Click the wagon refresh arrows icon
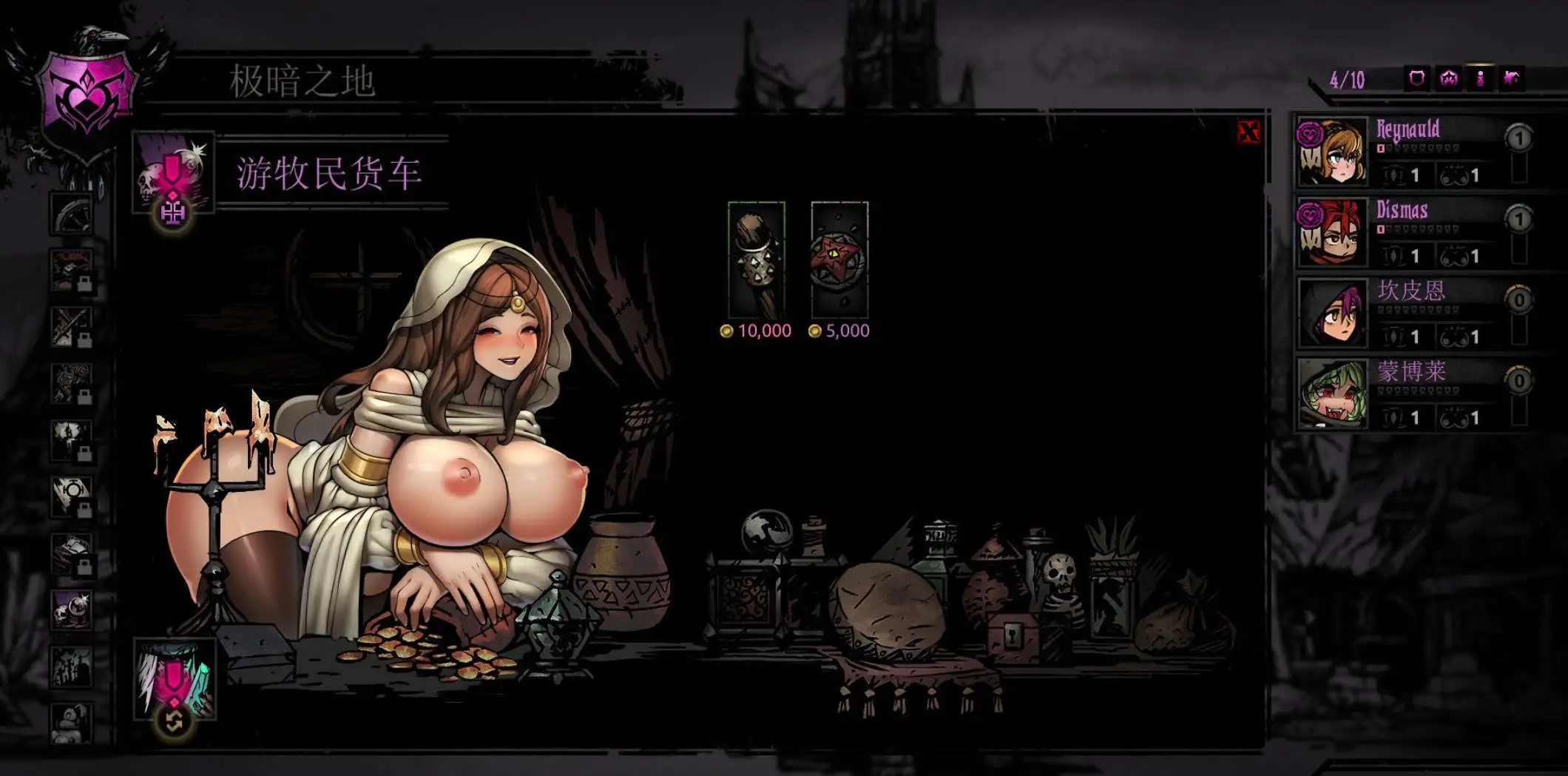The height and width of the screenshot is (776, 1568). (x=174, y=721)
